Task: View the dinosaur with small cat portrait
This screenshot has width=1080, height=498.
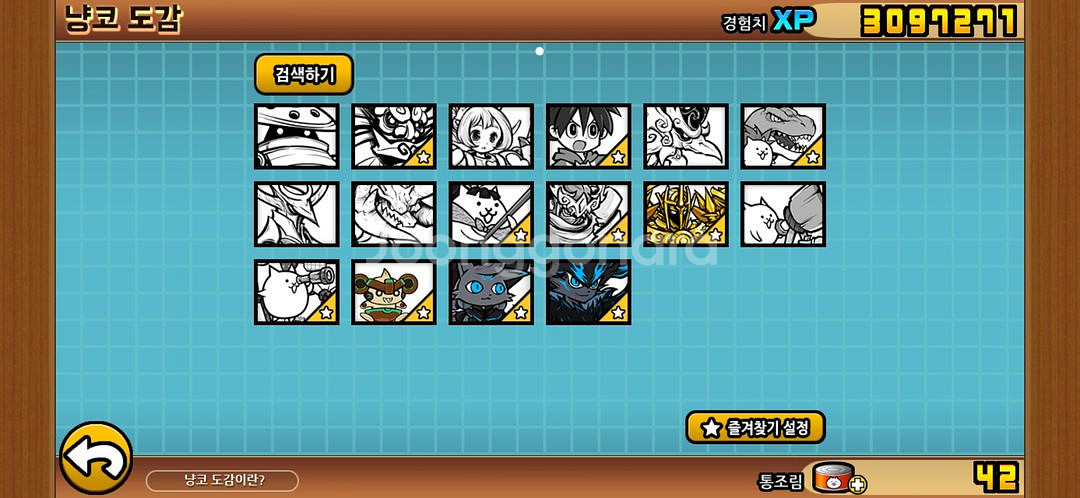Action: coord(783,136)
